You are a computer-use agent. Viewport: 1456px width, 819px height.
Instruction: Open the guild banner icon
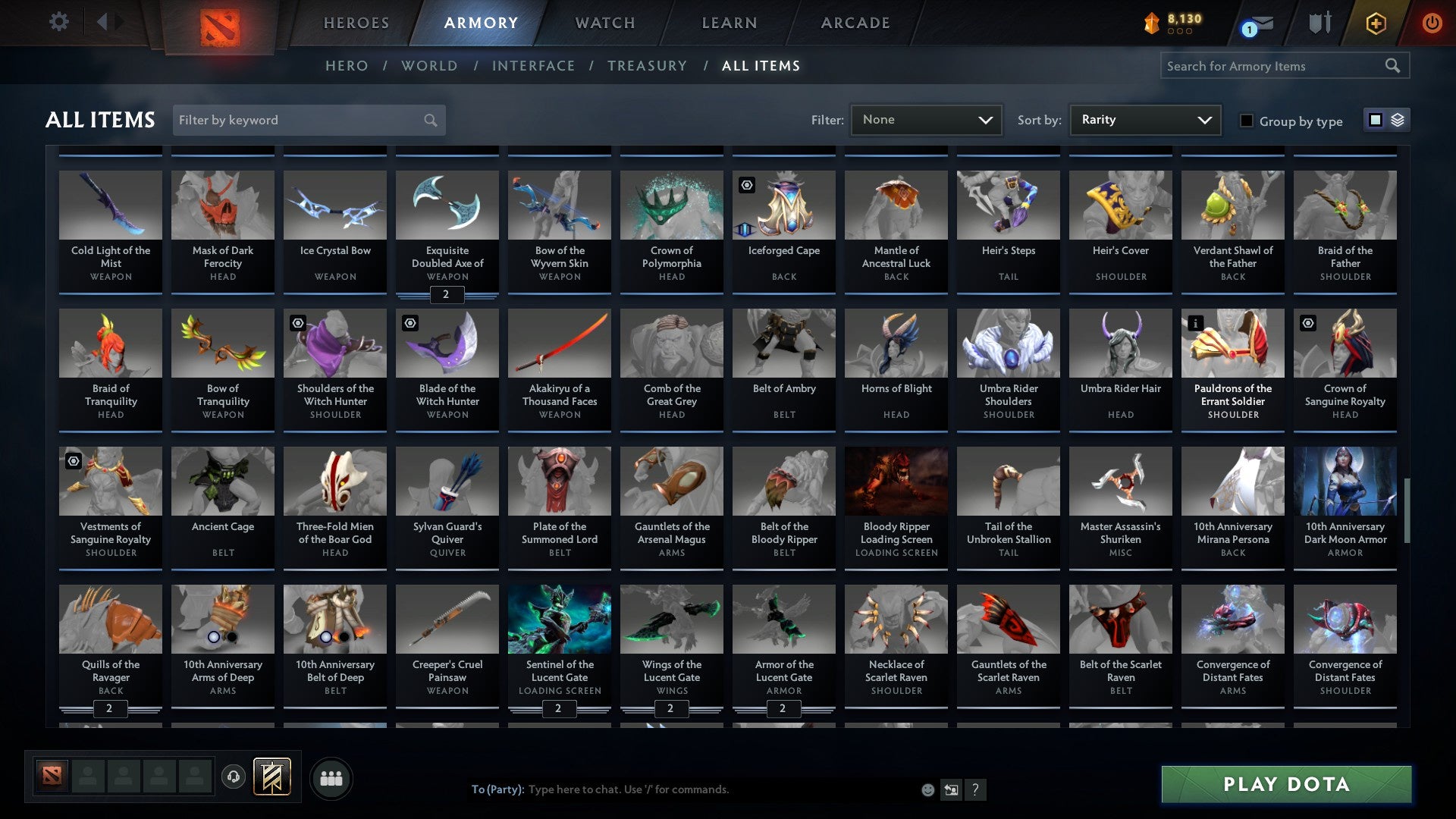(271, 777)
